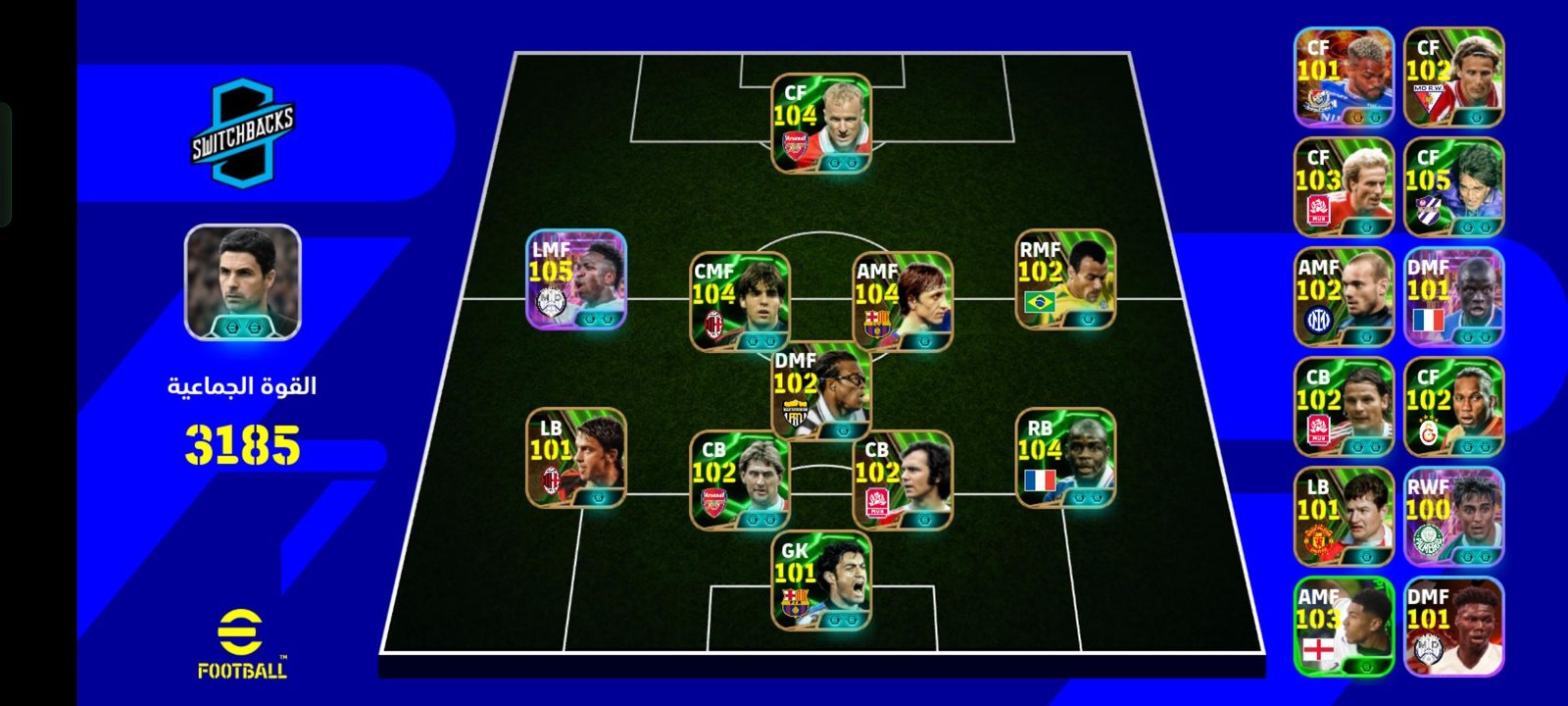The height and width of the screenshot is (706, 1568).
Task: Choose the DMF 101 France substitute
Action: pyautogui.click(x=1453, y=297)
